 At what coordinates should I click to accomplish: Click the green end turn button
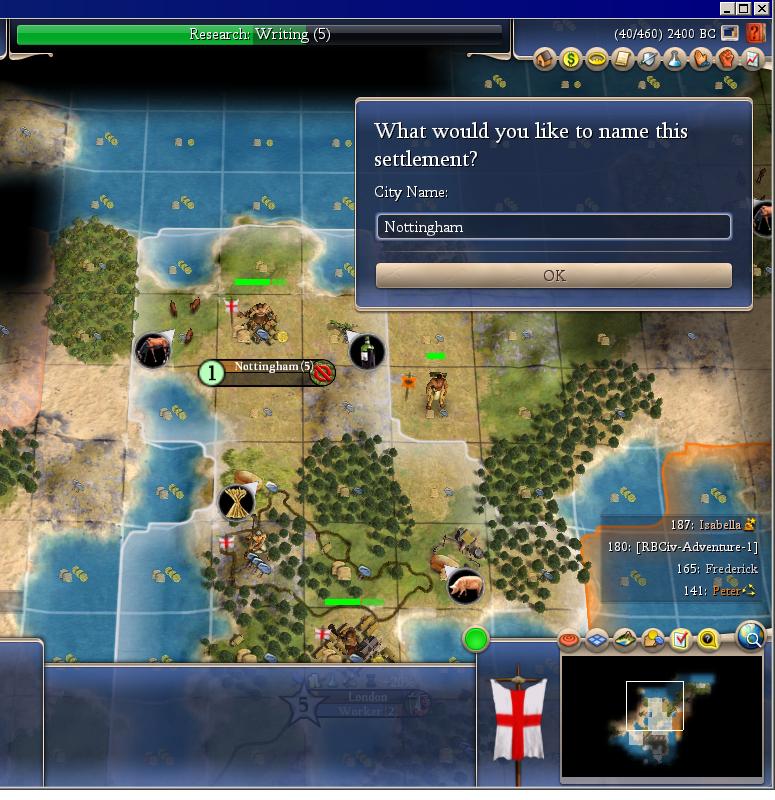click(x=476, y=639)
